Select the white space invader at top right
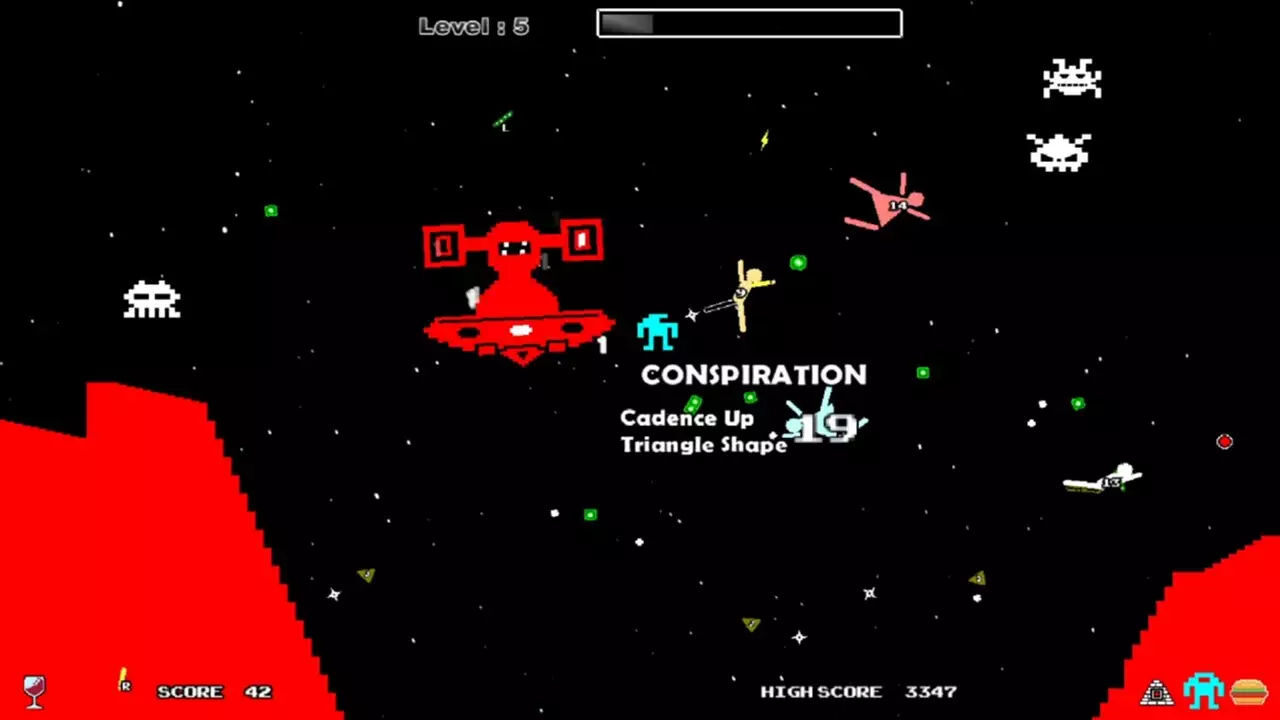This screenshot has width=1280, height=720. click(x=1072, y=78)
